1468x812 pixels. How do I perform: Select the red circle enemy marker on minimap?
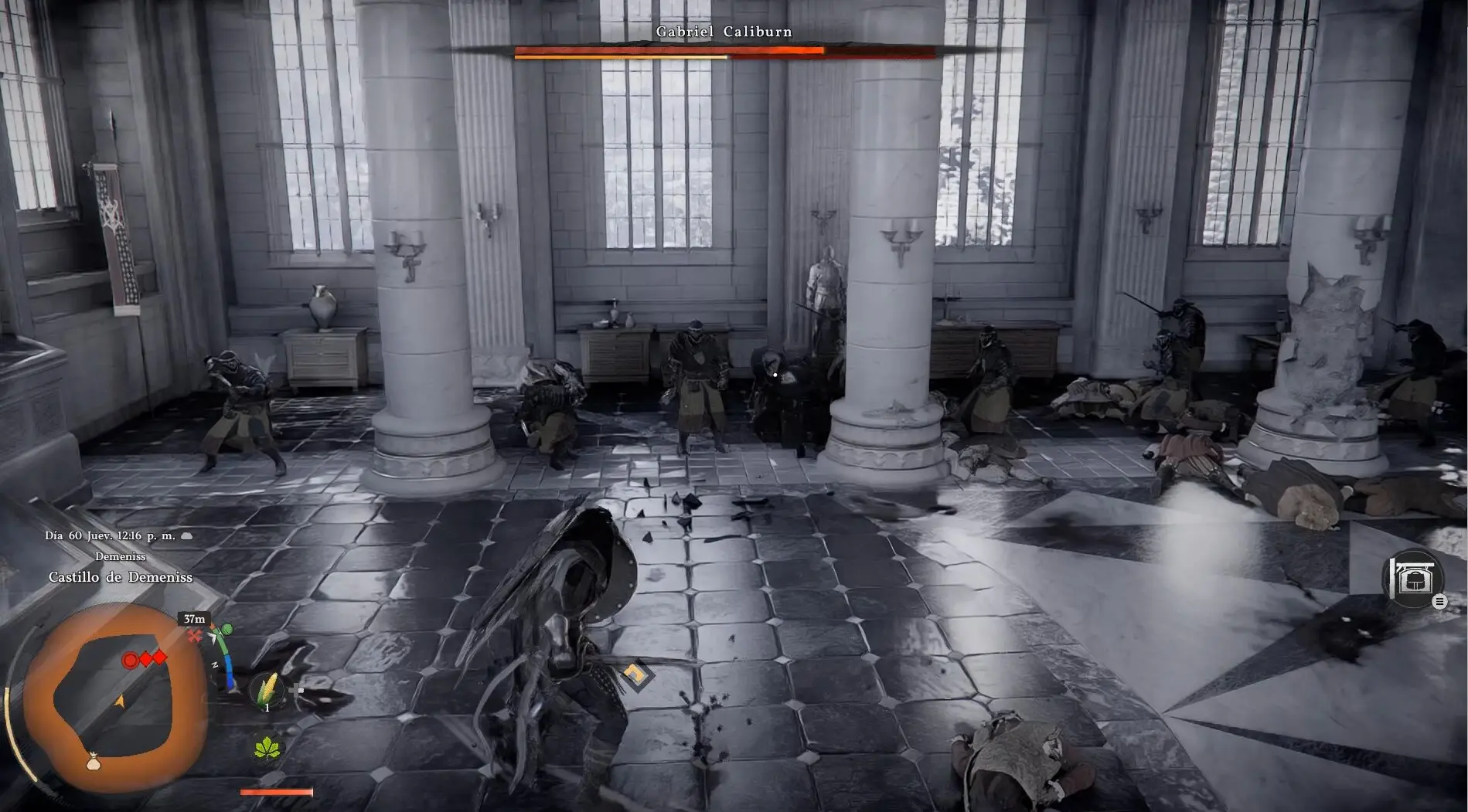(x=131, y=661)
